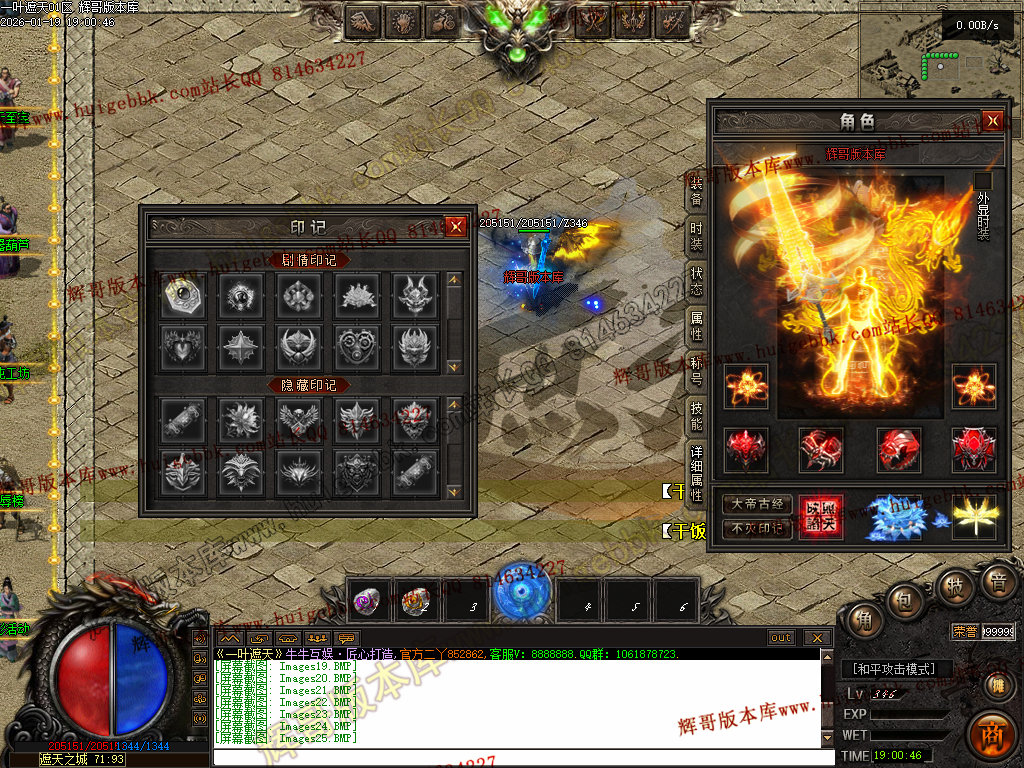Click the out button above chat

[x=781, y=637]
